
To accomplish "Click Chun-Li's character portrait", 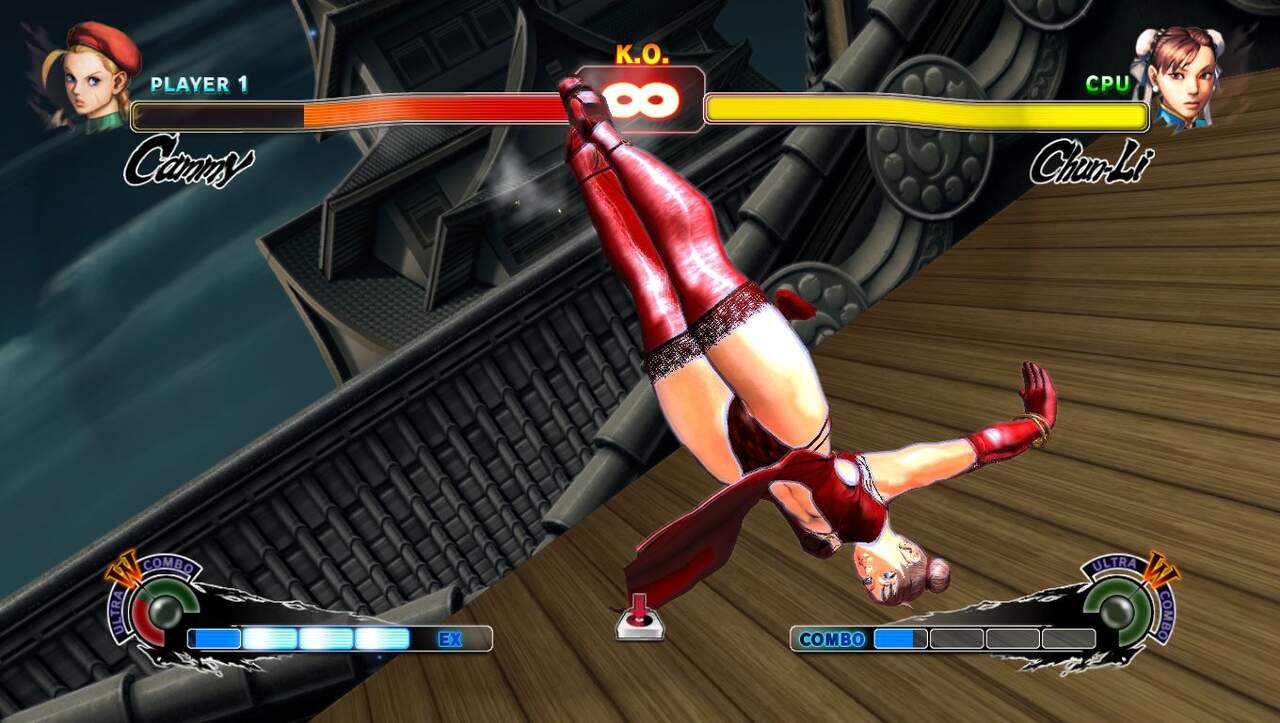I will tap(1179, 76).
